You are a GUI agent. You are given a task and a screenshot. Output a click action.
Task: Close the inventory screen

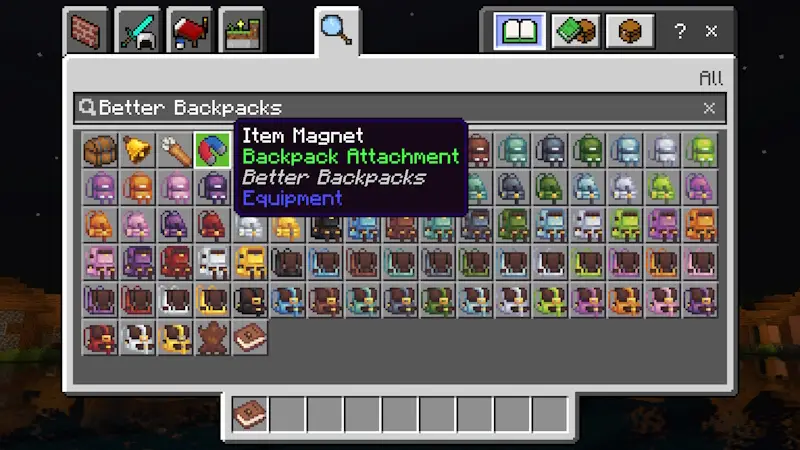[x=712, y=31]
